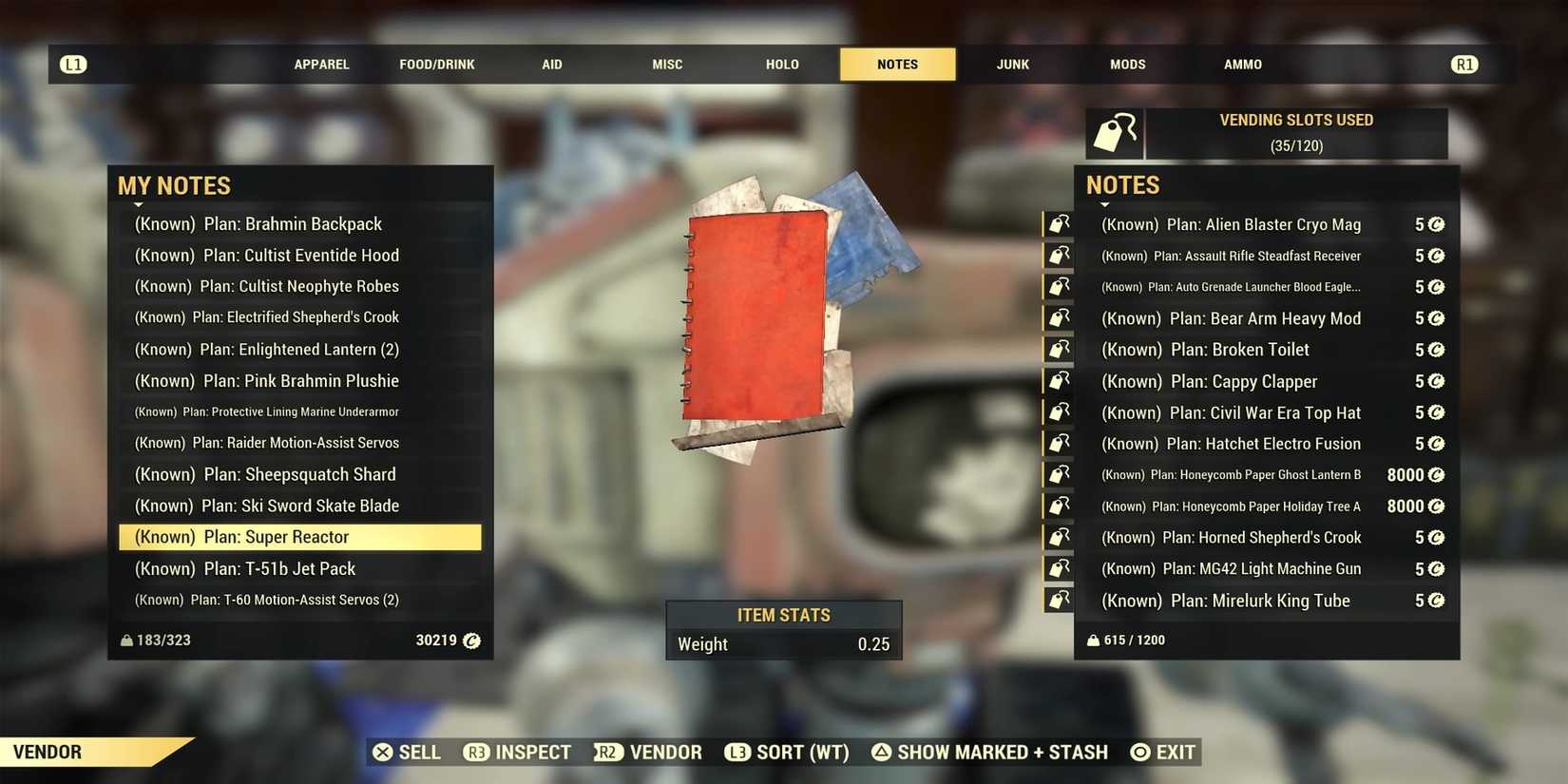This screenshot has height=784, width=1568.
Task: Toggle the sale tag beside Plan: Alien Blaster Cryo Mag
Action: 1058,224
